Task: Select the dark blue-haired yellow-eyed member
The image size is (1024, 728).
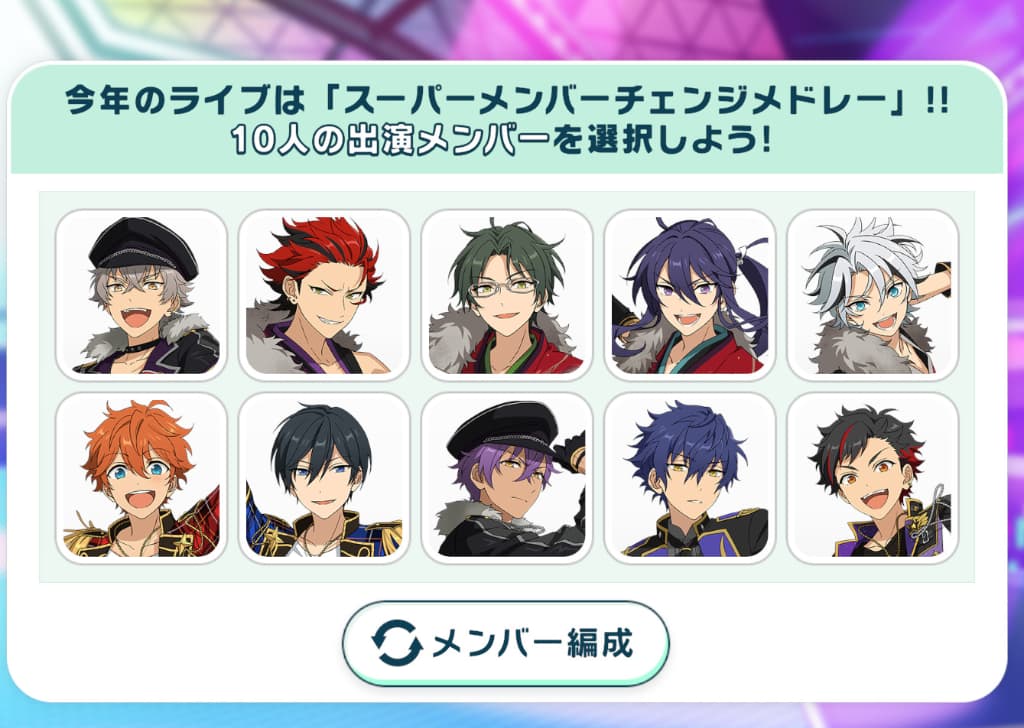Action: [x=689, y=478]
